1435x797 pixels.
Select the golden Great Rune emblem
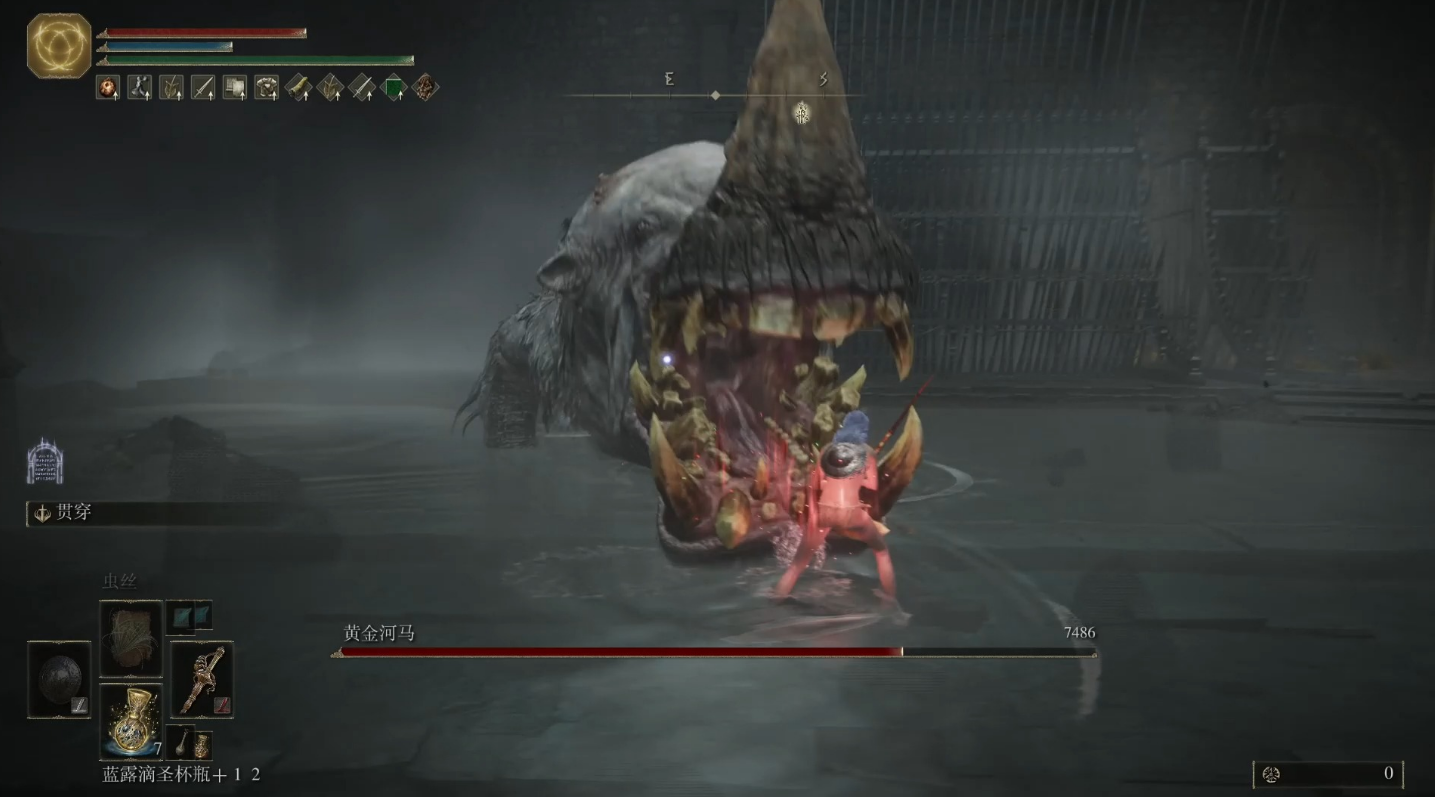[x=59, y=45]
